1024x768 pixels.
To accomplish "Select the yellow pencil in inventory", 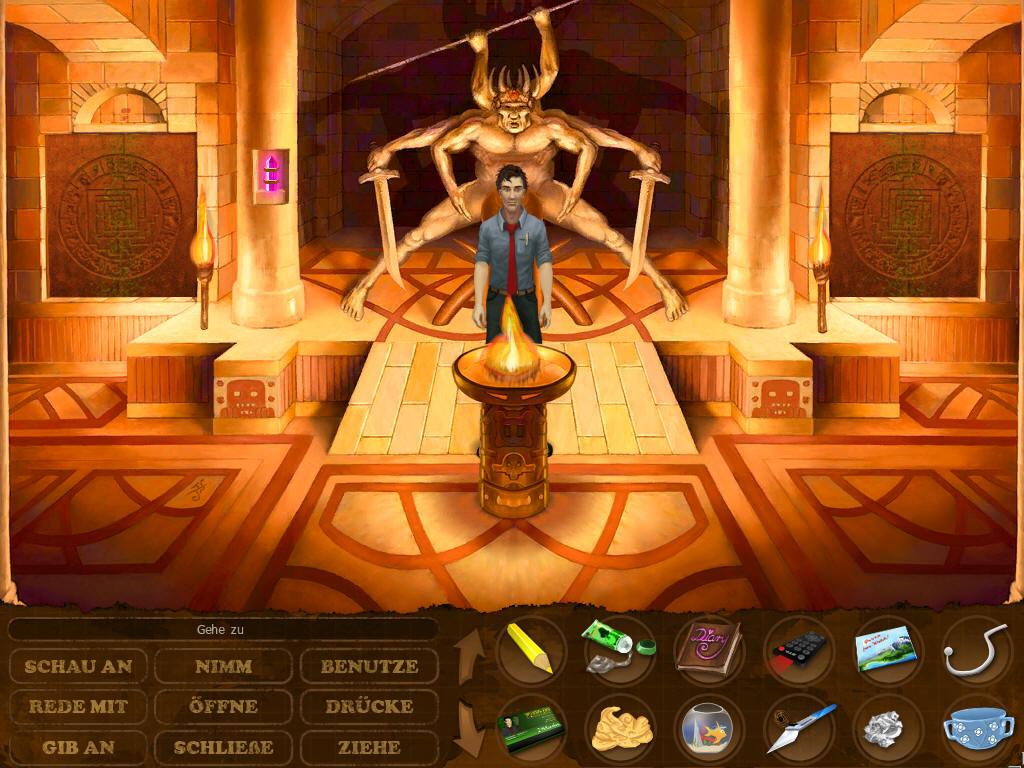I will (531, 648).
